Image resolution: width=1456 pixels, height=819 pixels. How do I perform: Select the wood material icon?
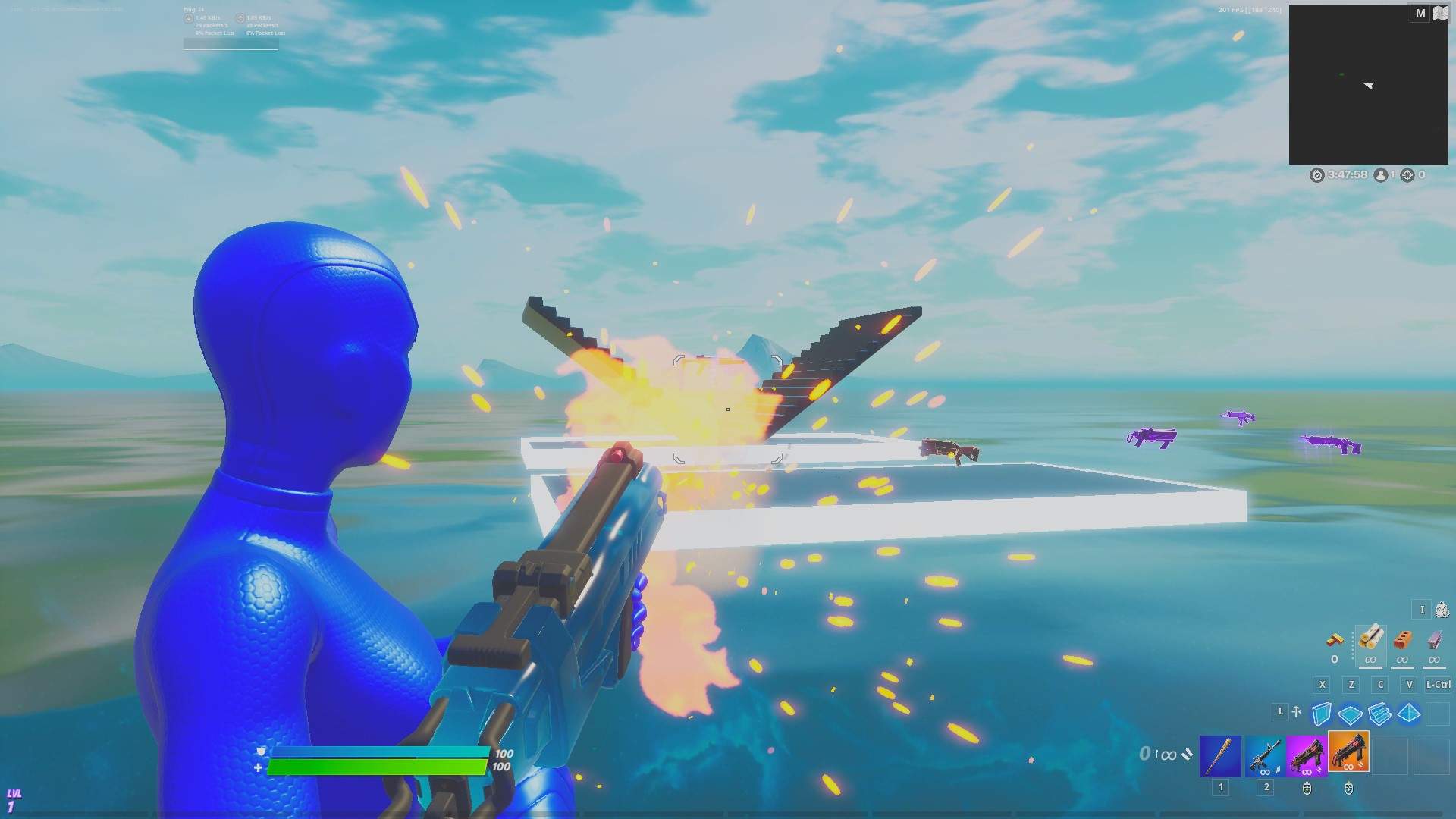coord(1370,640)
